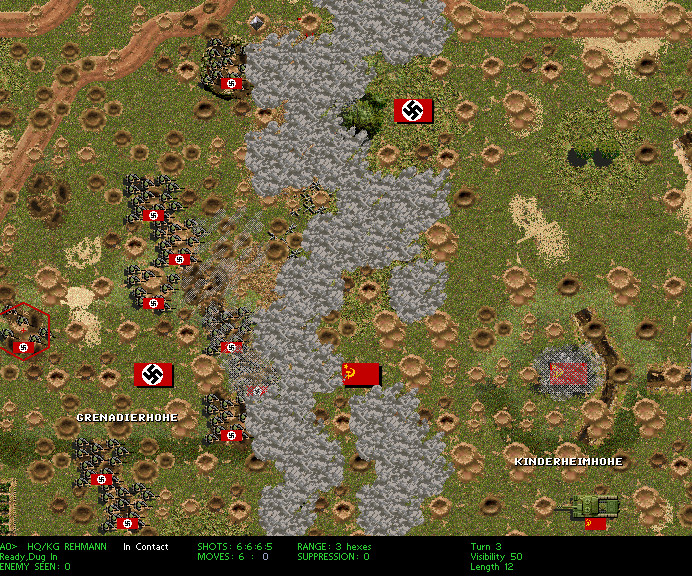Screen dimensions: 692x576
Task: Select the HQ unit inside the red hexagon
Action: pyautogui.click(x=24, y=330)
